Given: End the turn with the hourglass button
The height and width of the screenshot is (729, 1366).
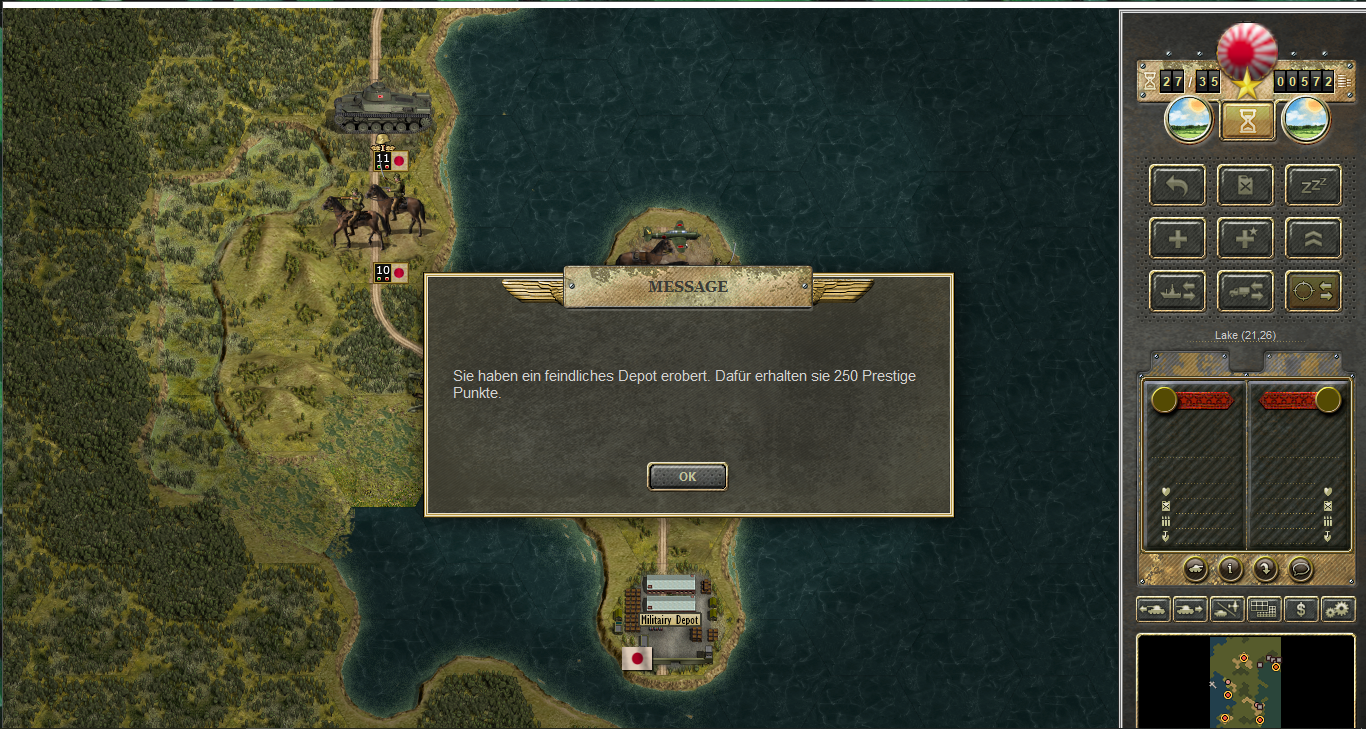Looking at the screenshot, I should pos(1247,120).
